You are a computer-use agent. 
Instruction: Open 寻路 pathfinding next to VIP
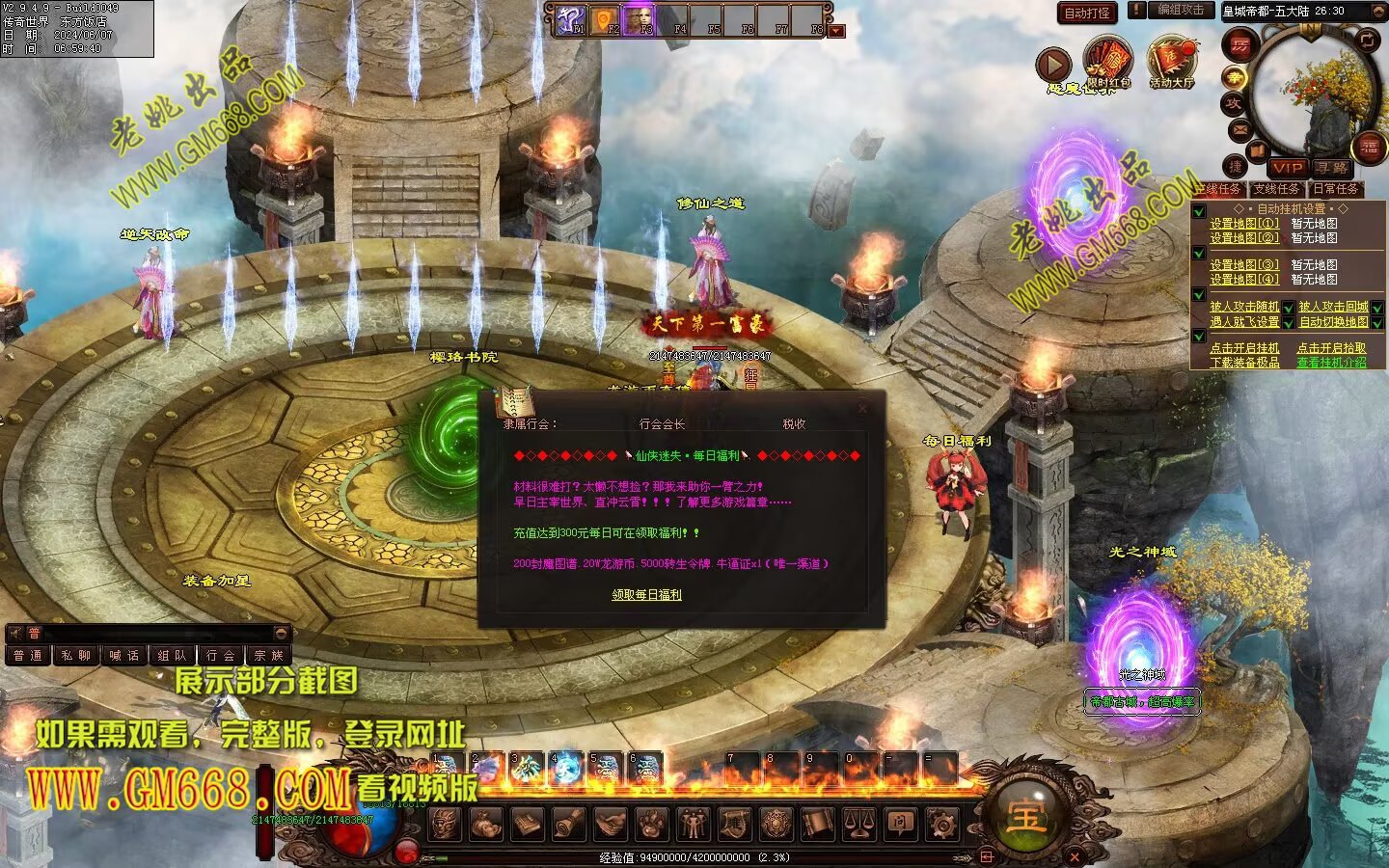pos(1332,168)
